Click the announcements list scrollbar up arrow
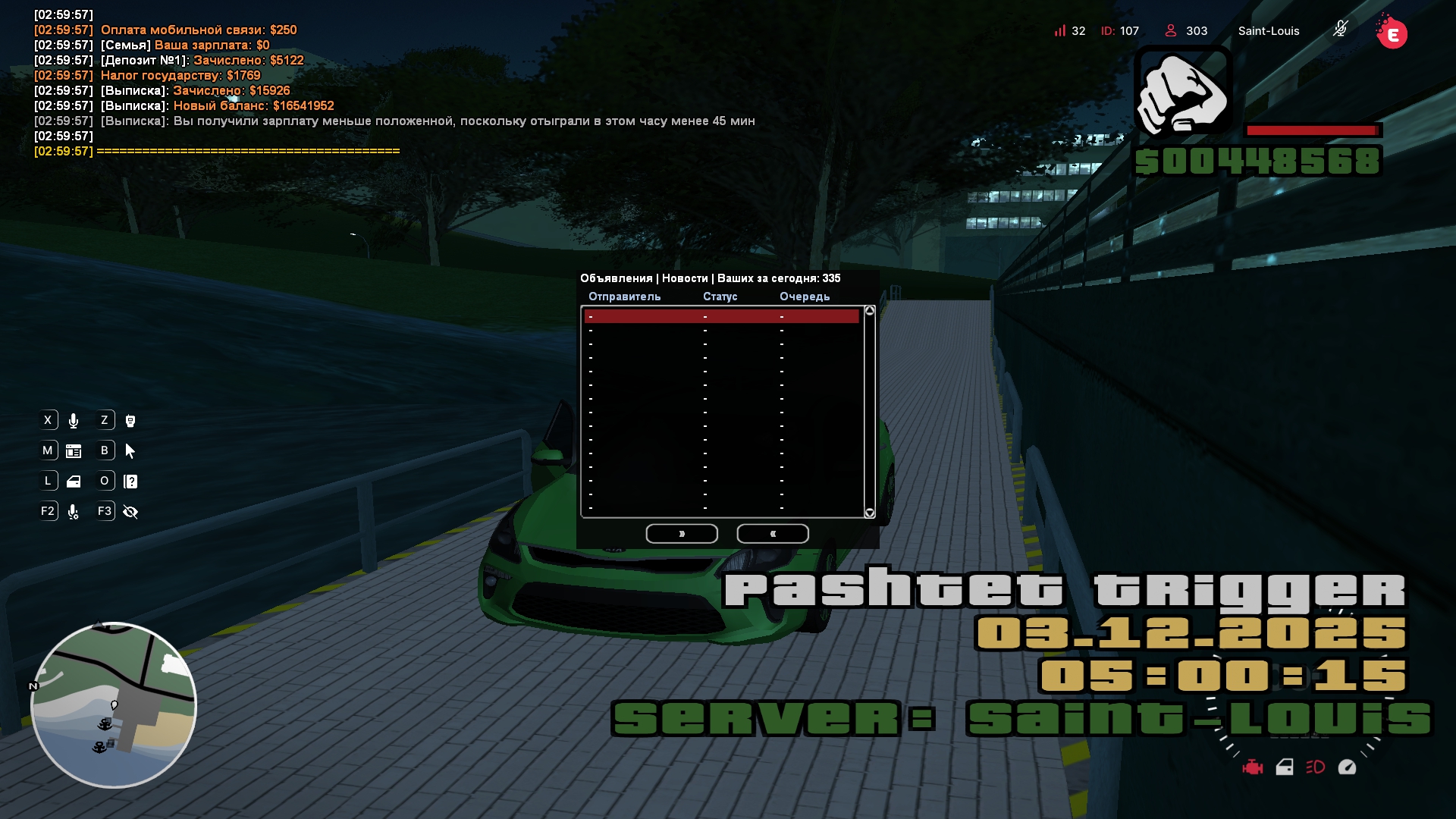Screen dimensions: 1456x819 point(870,311)
